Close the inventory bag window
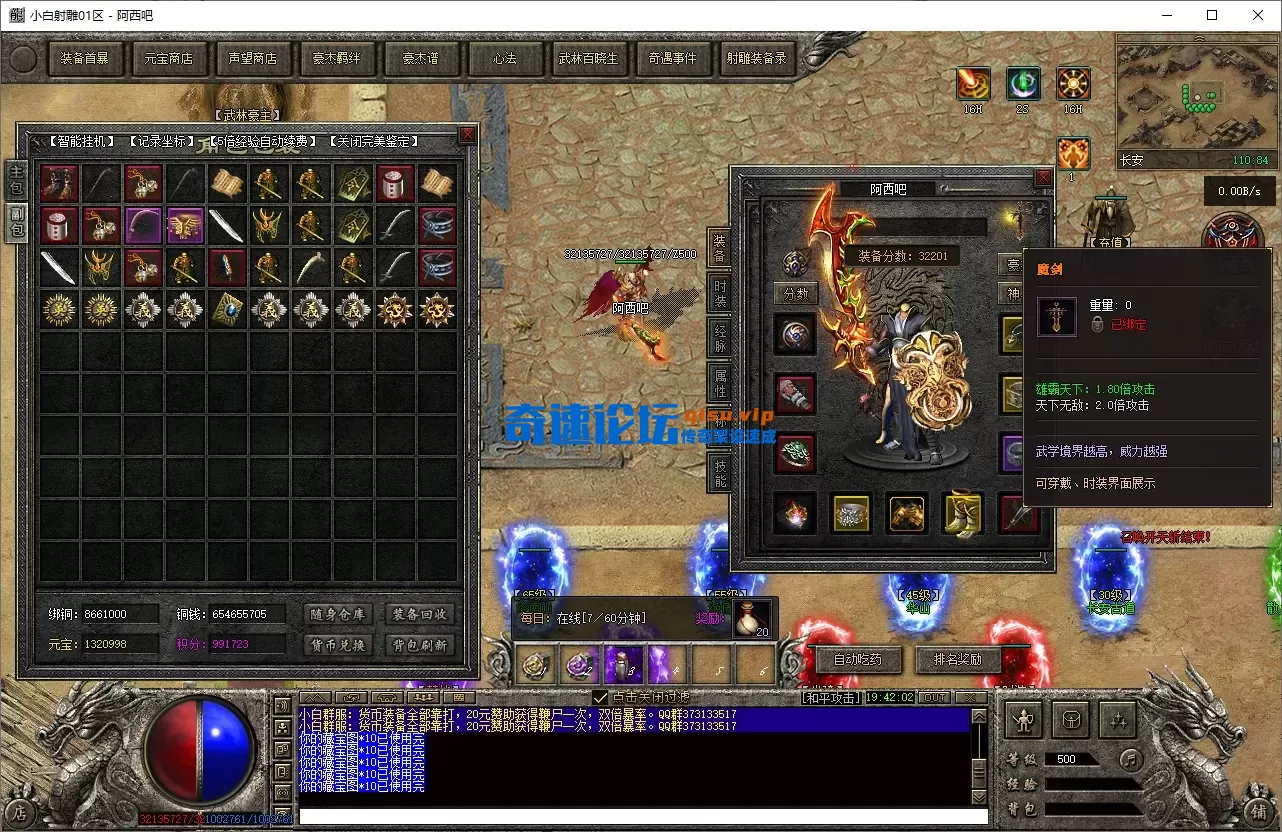The image size is (1282, 832). (x=467, y=135)
